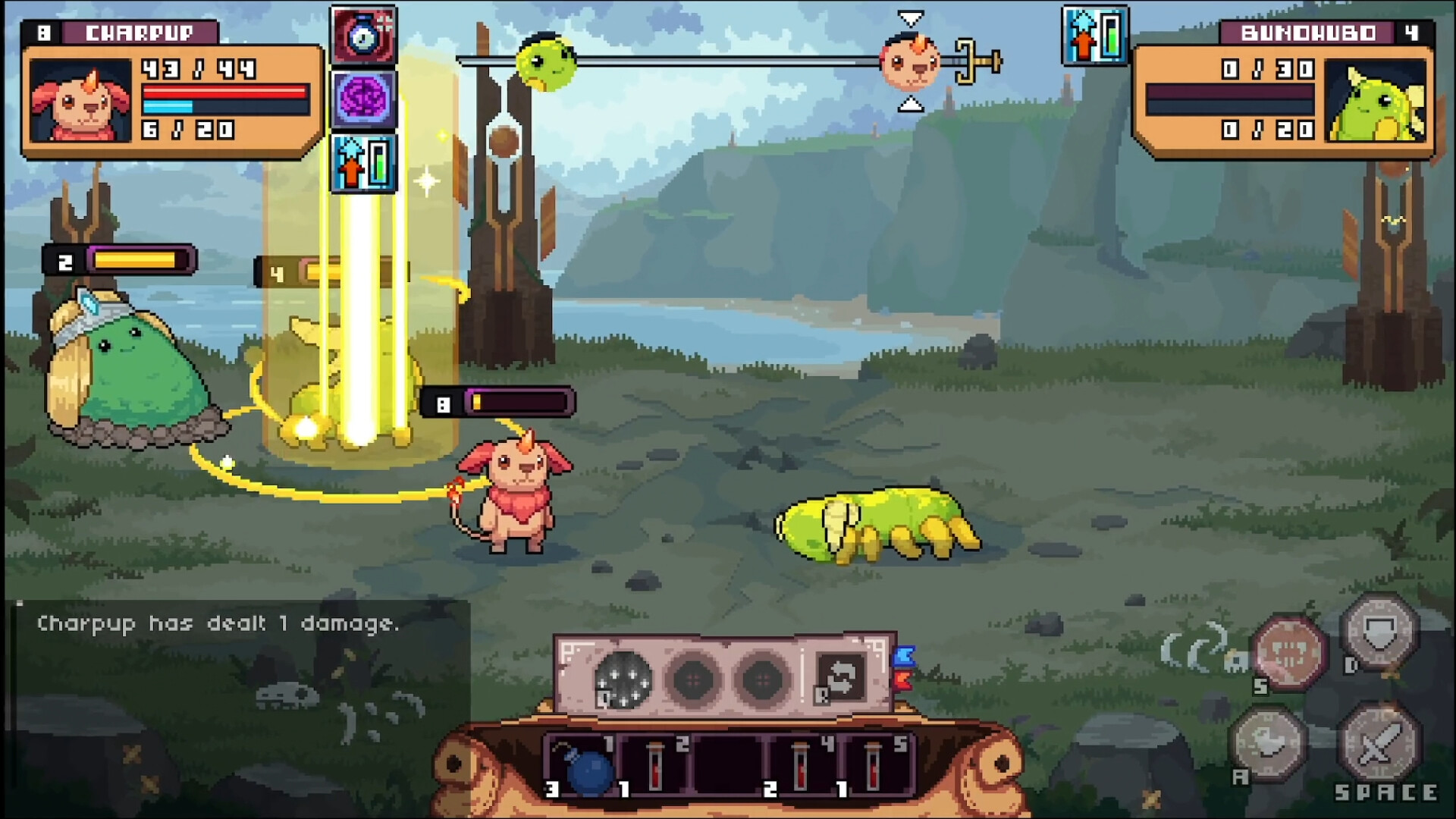The image size is (1456, 819).
Task: Select the stopwatch debuff icon on Charpup
Action: (362, 36)
